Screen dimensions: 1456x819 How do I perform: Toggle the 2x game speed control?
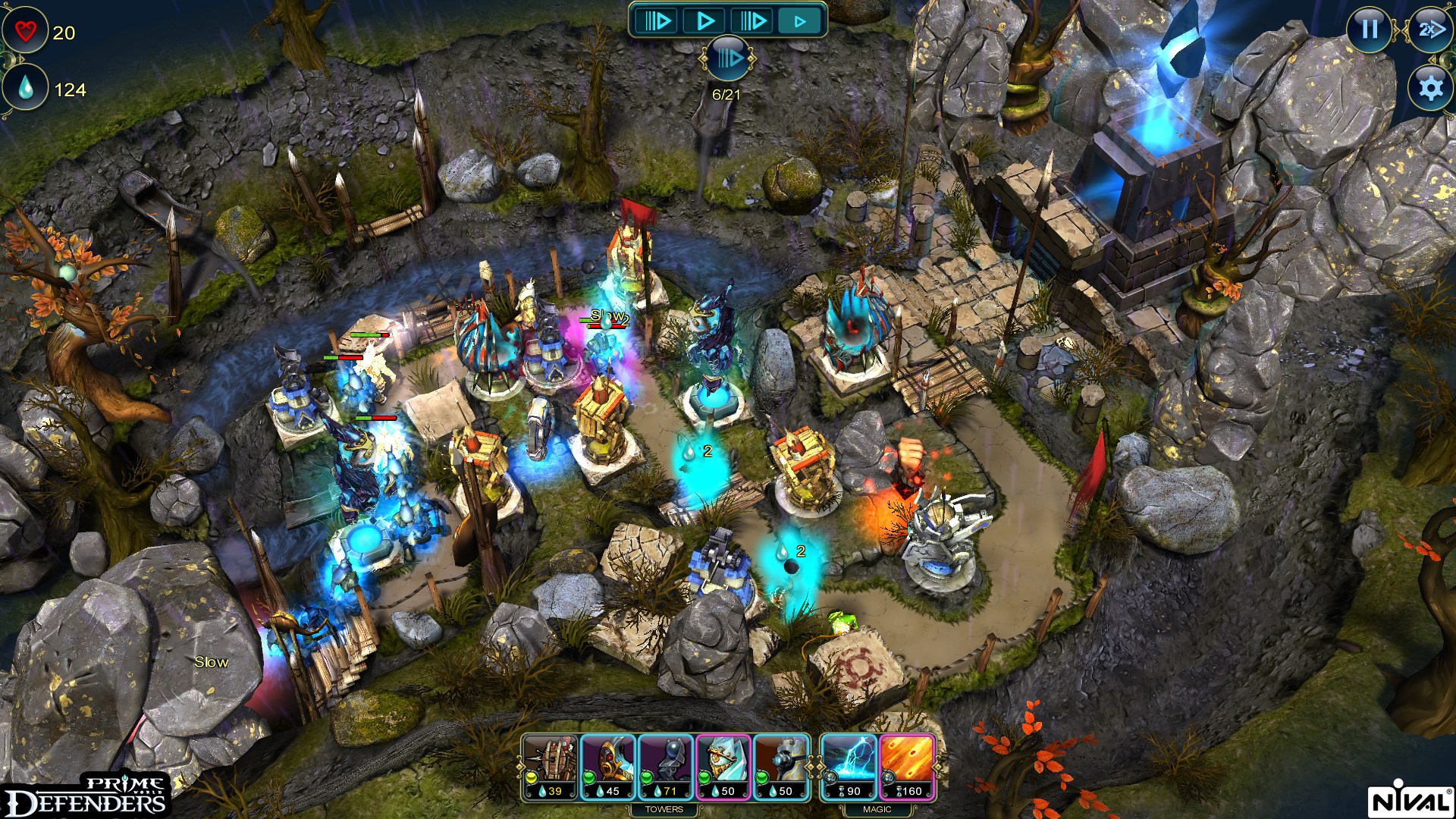[x=1429, y=32]
